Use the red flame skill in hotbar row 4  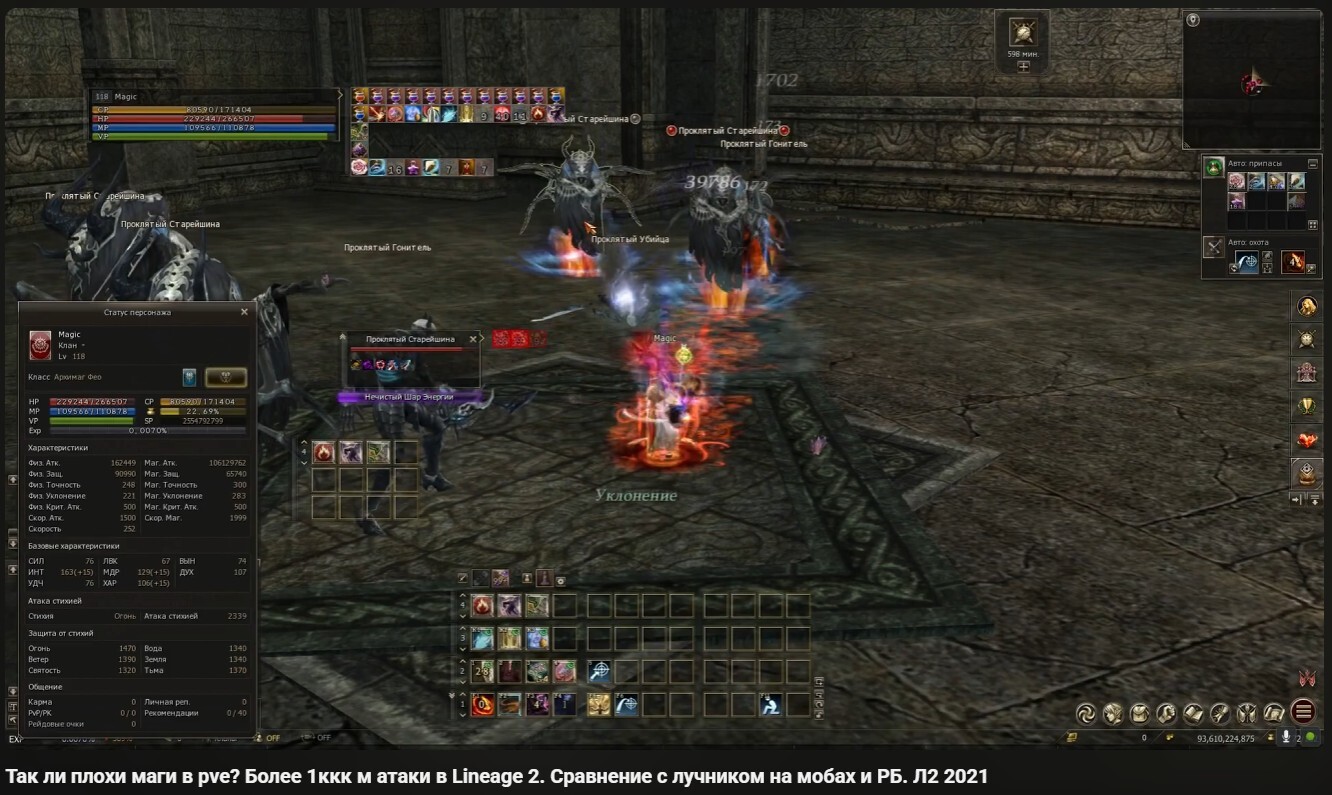483,605
